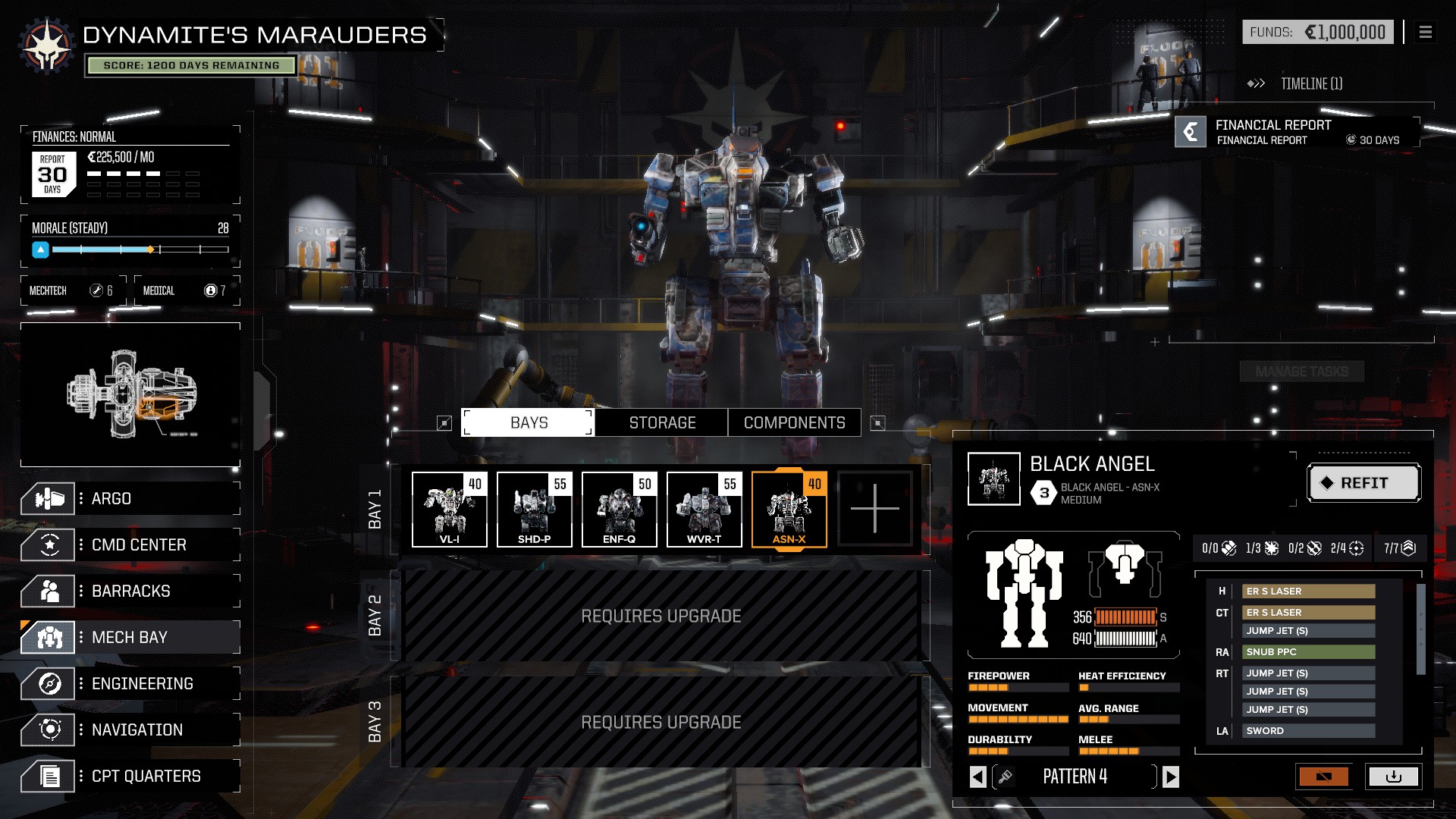Image resolution: width=1456 pixels, height=819 pixels.
Task: Switch to the Storage tab
Action: pos(662,423)
